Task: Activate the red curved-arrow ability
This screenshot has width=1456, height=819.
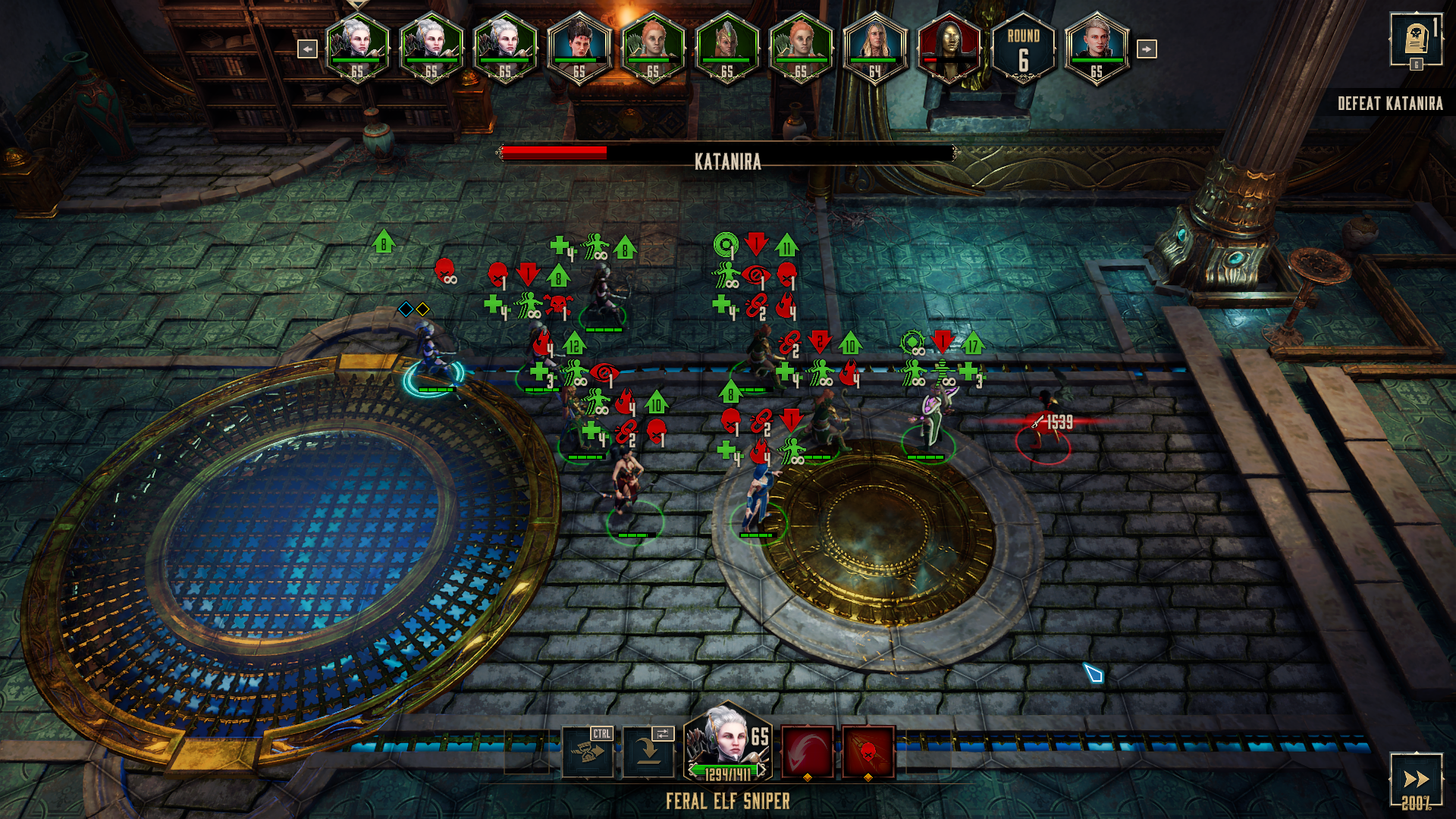Action: click(x=807, y=752)
